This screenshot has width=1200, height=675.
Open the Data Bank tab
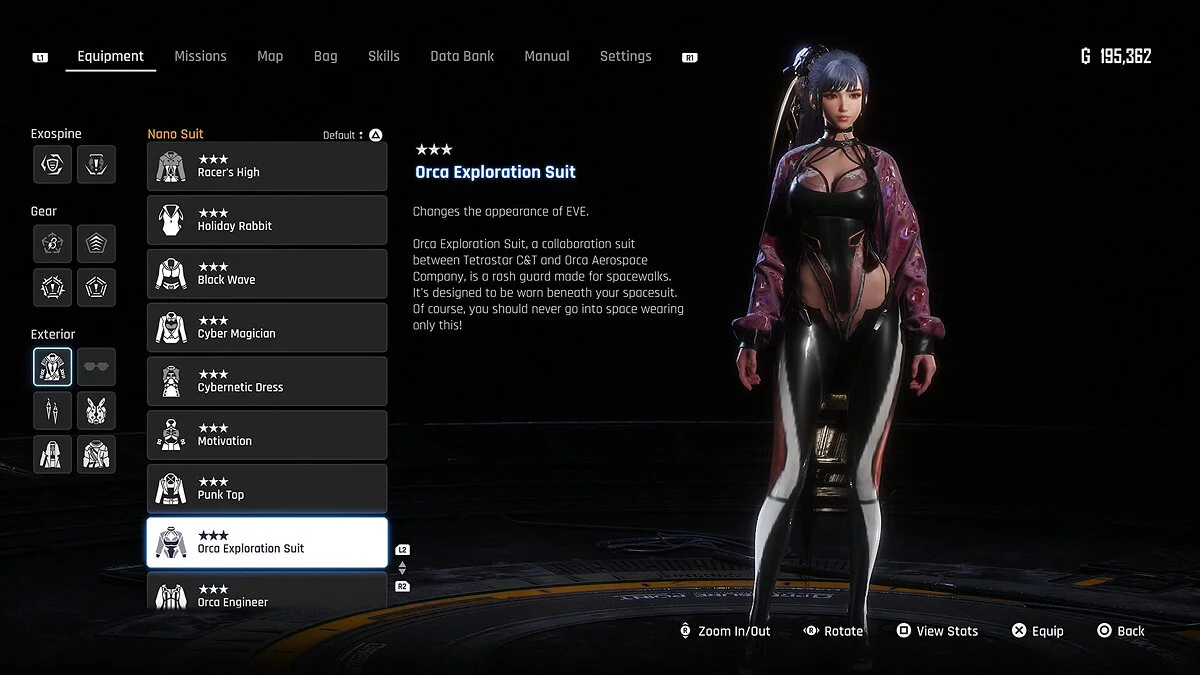pyautogui.click(x=462, y=56)
